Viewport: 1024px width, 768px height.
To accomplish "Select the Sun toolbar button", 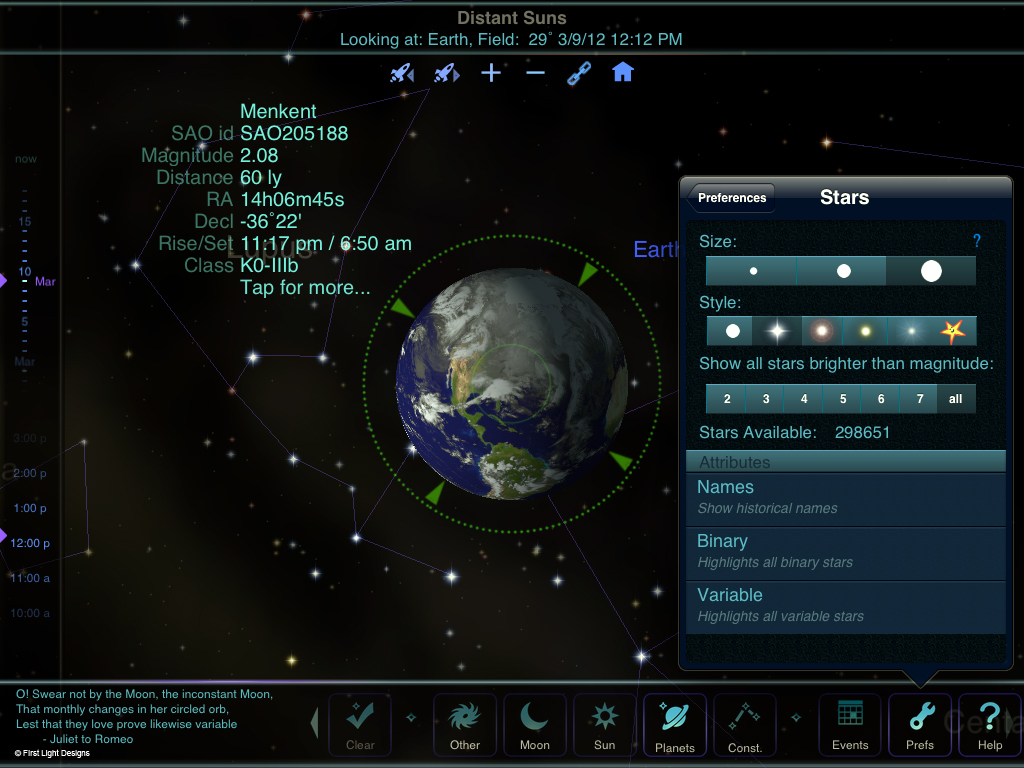I will point(604,724).
